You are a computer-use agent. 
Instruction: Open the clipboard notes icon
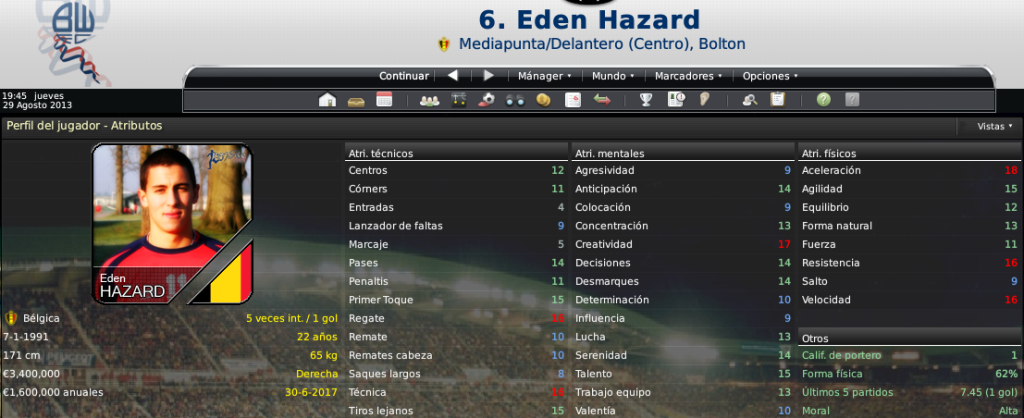tap(777, 100)
